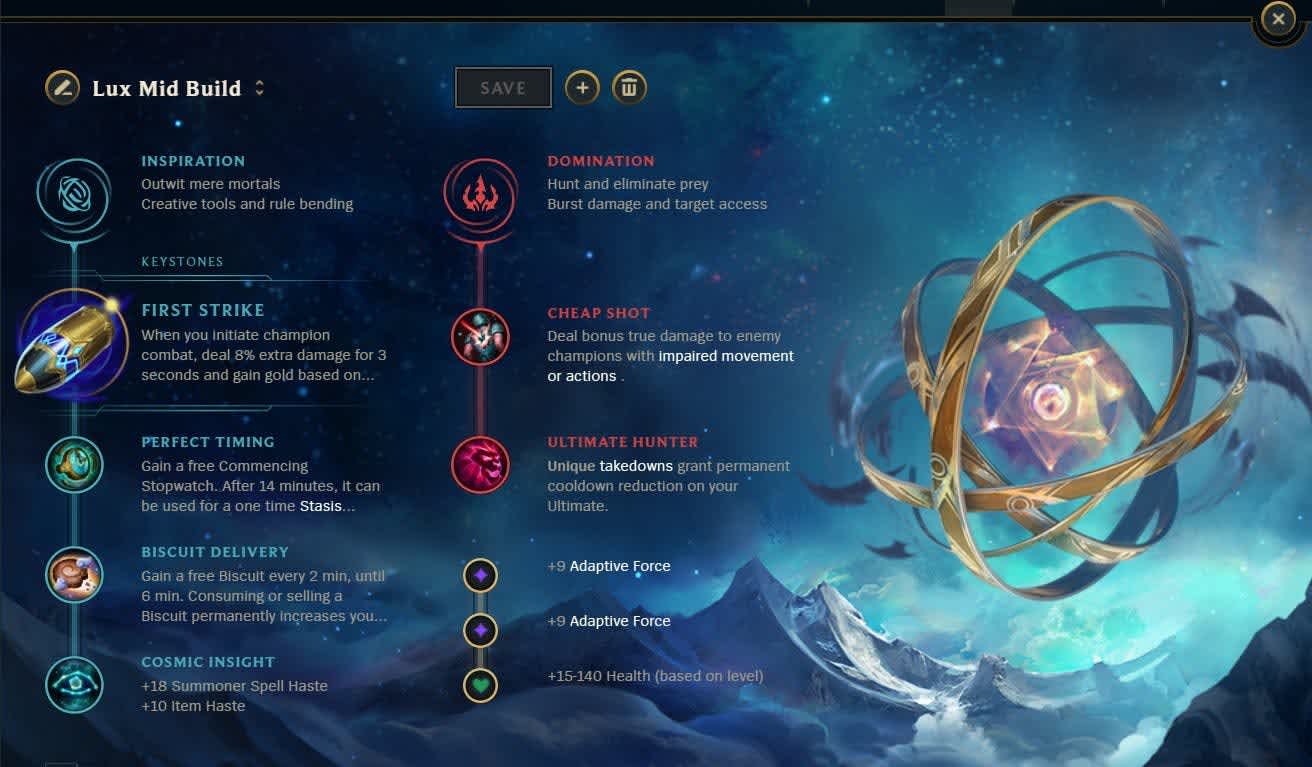Close the rune editor with the X button
Screen dimensions: 1312x767
point(1277,18)
